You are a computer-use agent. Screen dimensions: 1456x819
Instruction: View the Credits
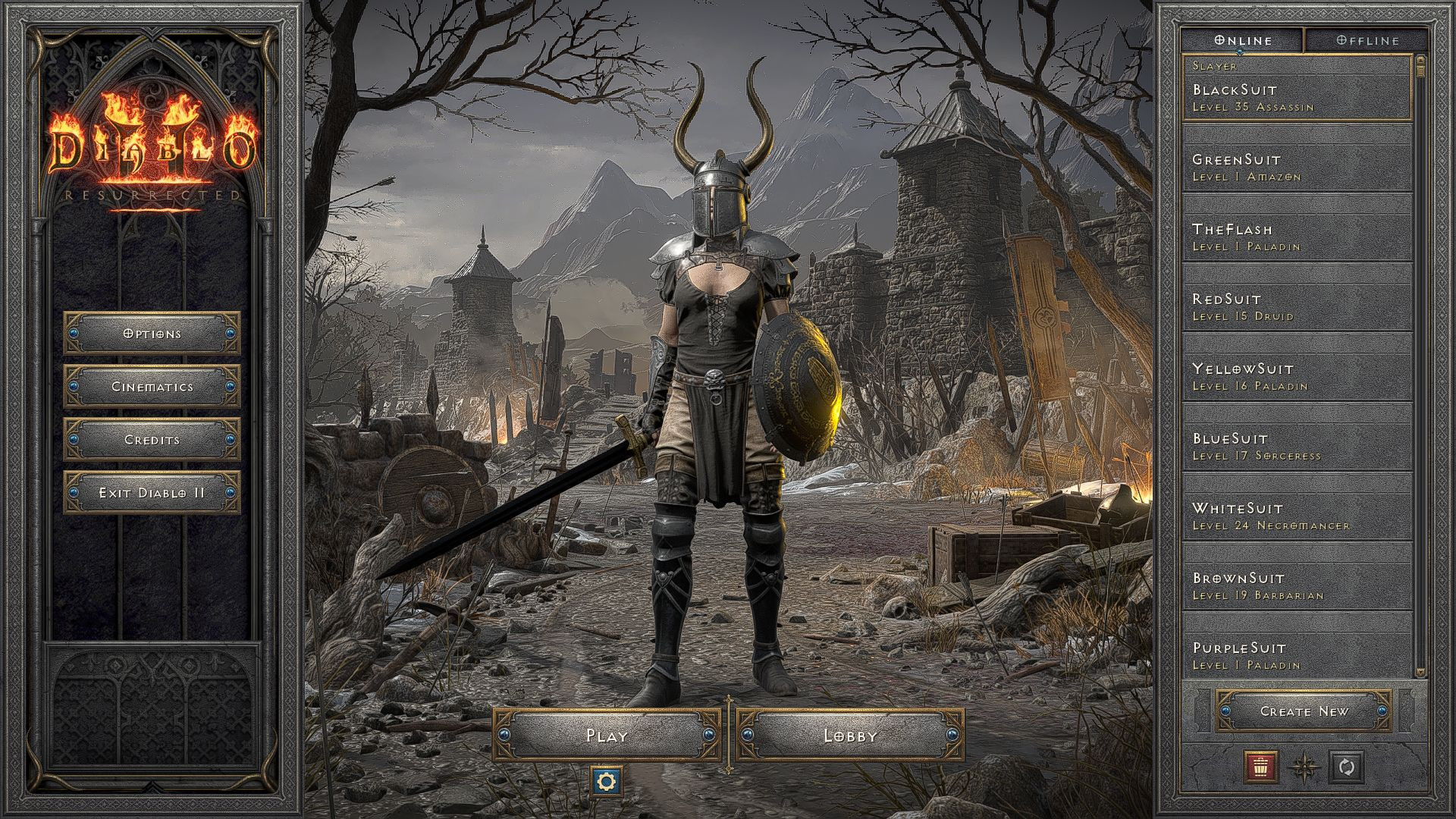pos(150,439)
